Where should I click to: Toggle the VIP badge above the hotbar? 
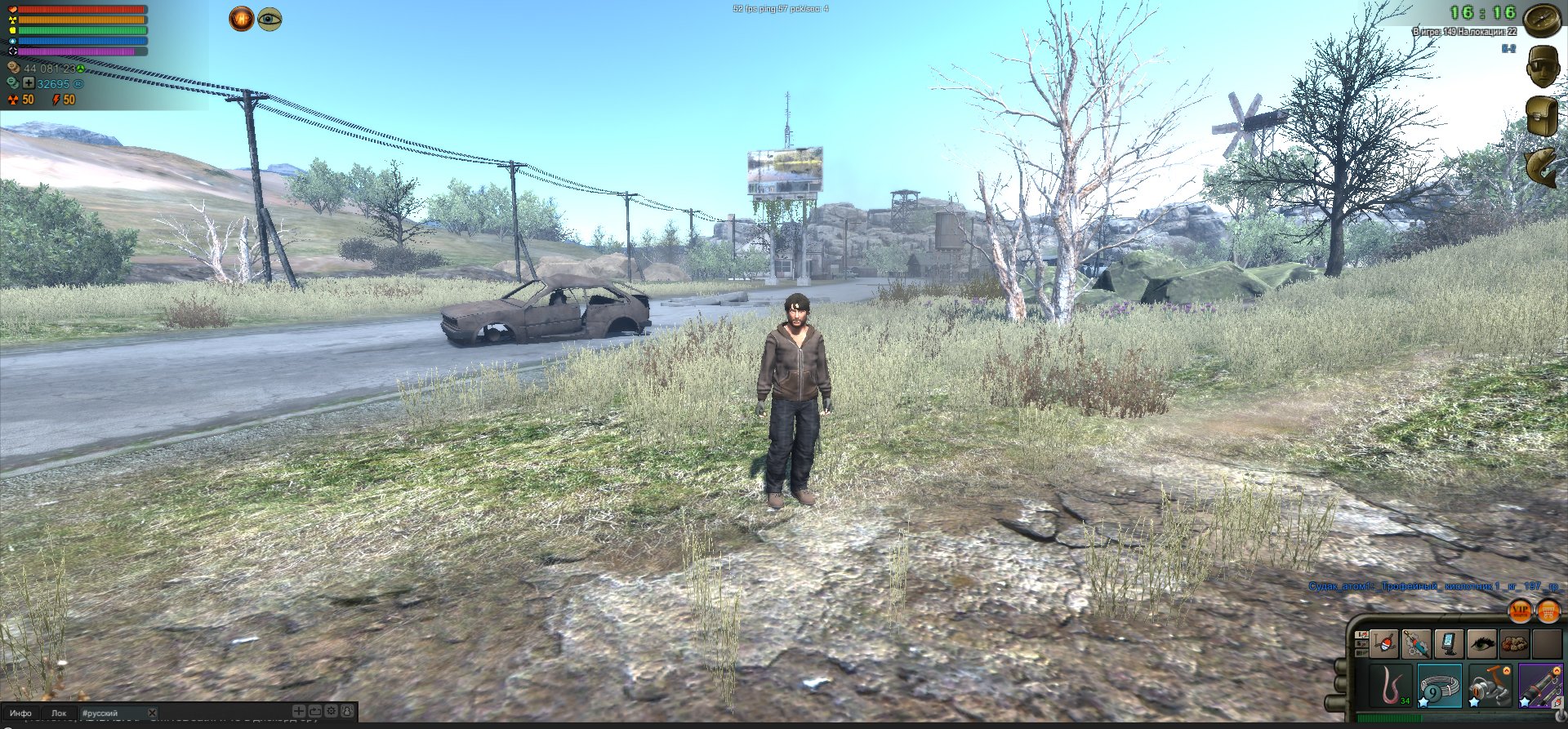(x=1519, y=612)
